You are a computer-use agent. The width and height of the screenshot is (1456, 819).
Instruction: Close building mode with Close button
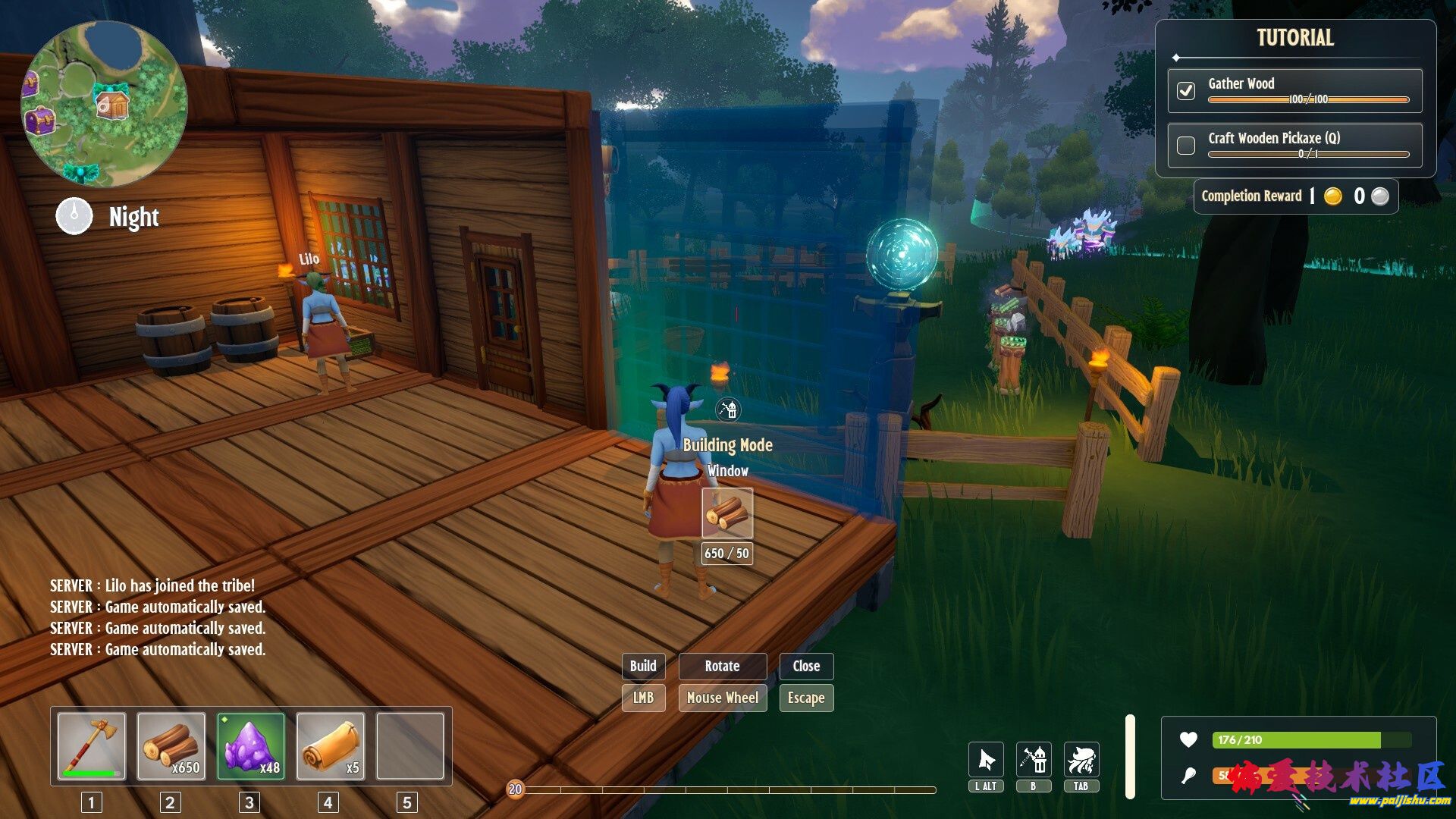[x=806, y=666]
